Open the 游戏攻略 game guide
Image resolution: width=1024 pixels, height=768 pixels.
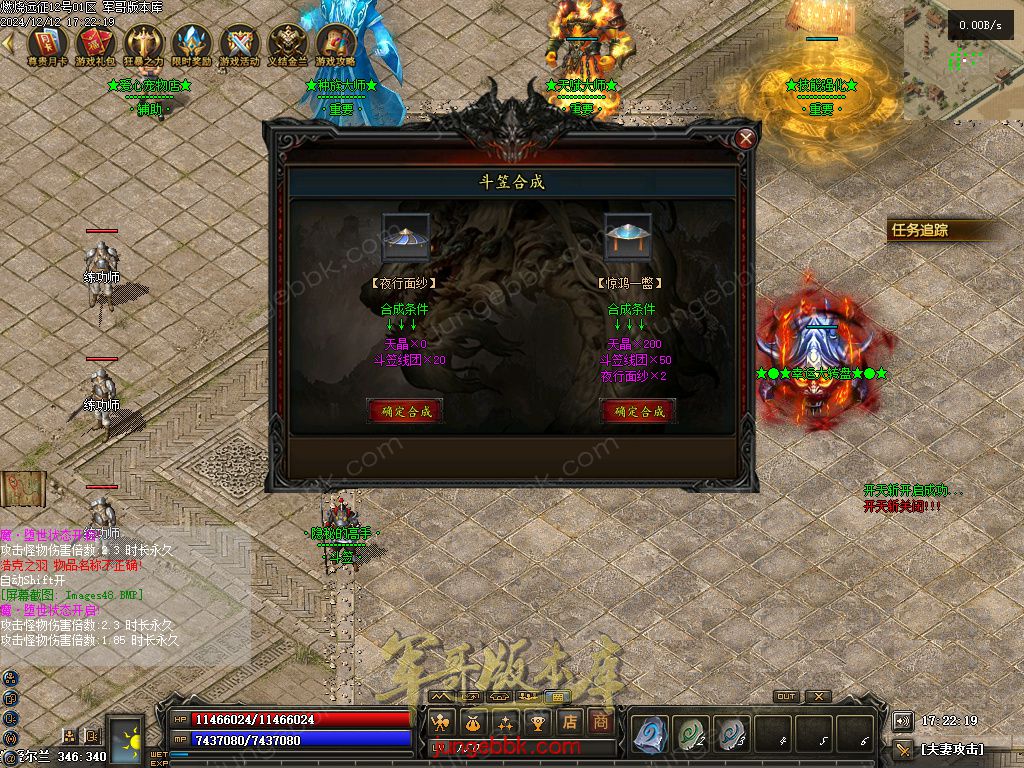pyautogui.click(x=335, y=46)
